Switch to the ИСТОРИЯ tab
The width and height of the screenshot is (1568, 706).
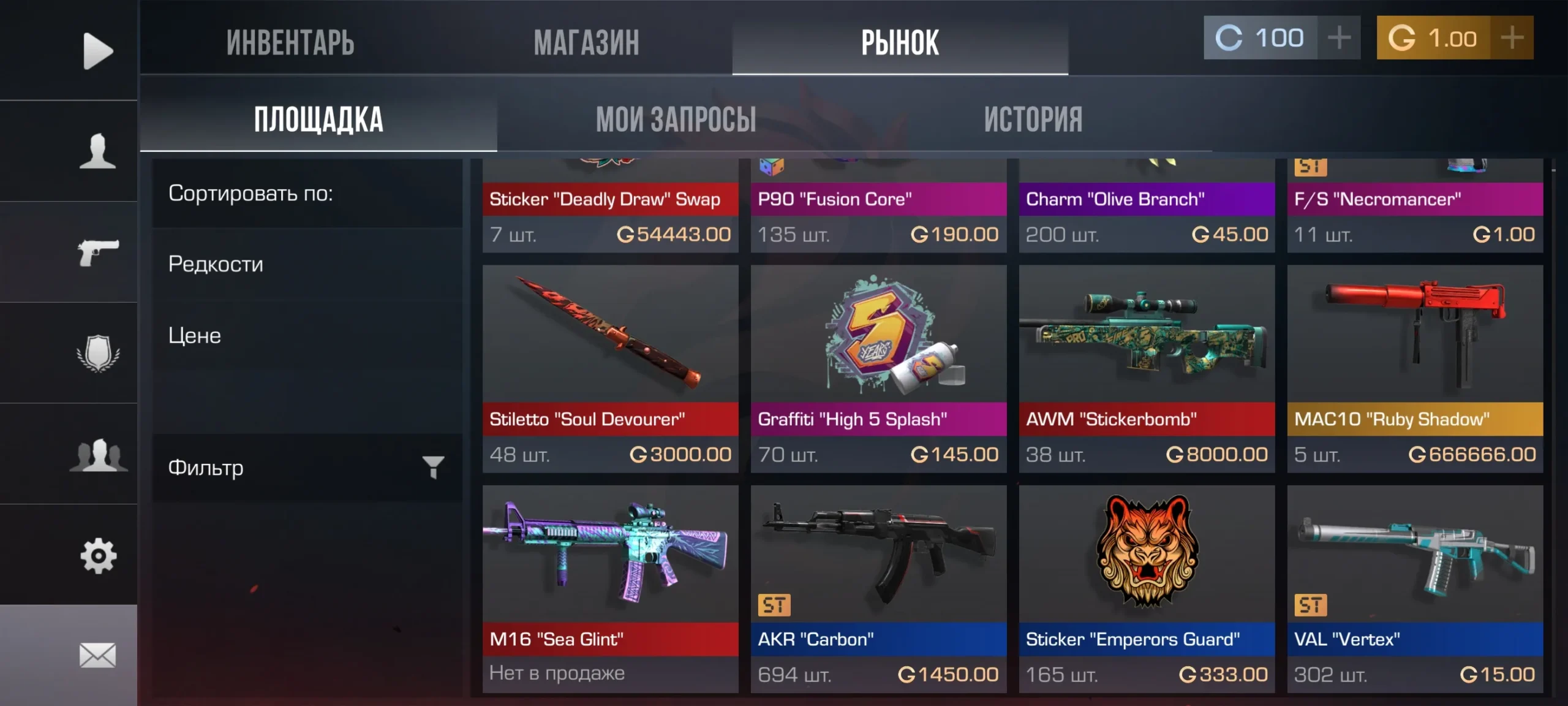pyautogui.click(x=1033, y=118)
